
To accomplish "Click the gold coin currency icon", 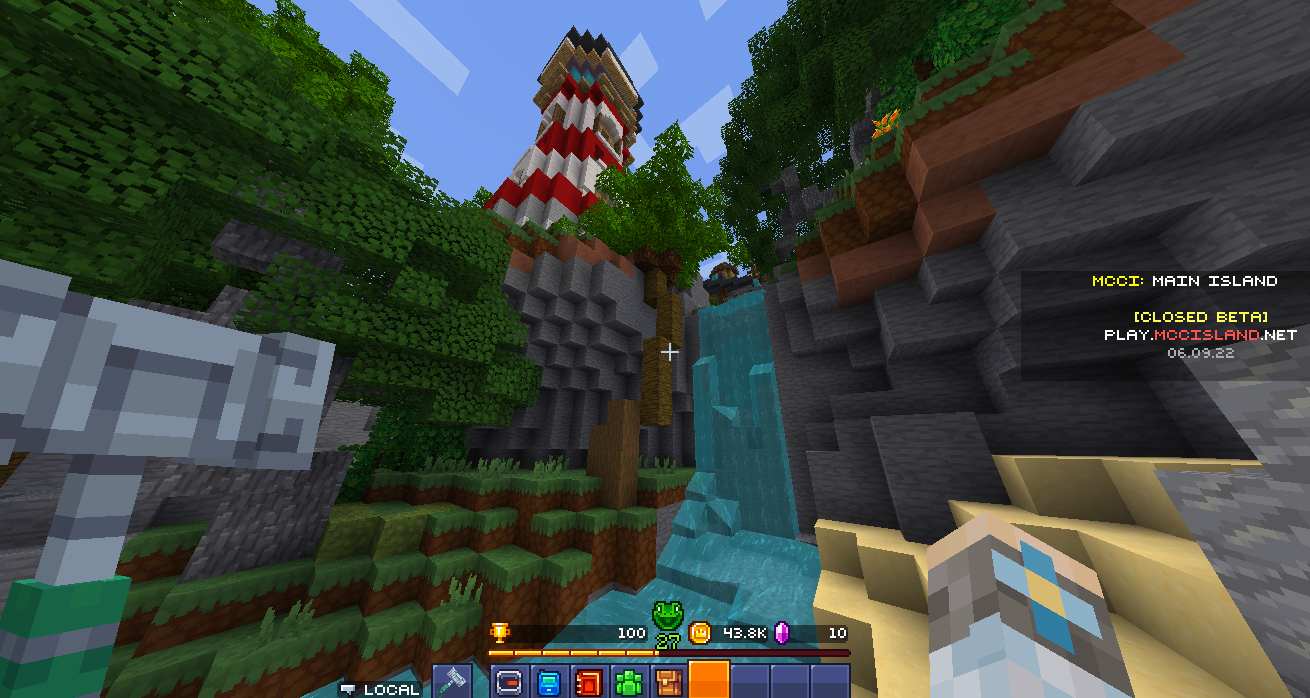I will (x=700, y=632).
